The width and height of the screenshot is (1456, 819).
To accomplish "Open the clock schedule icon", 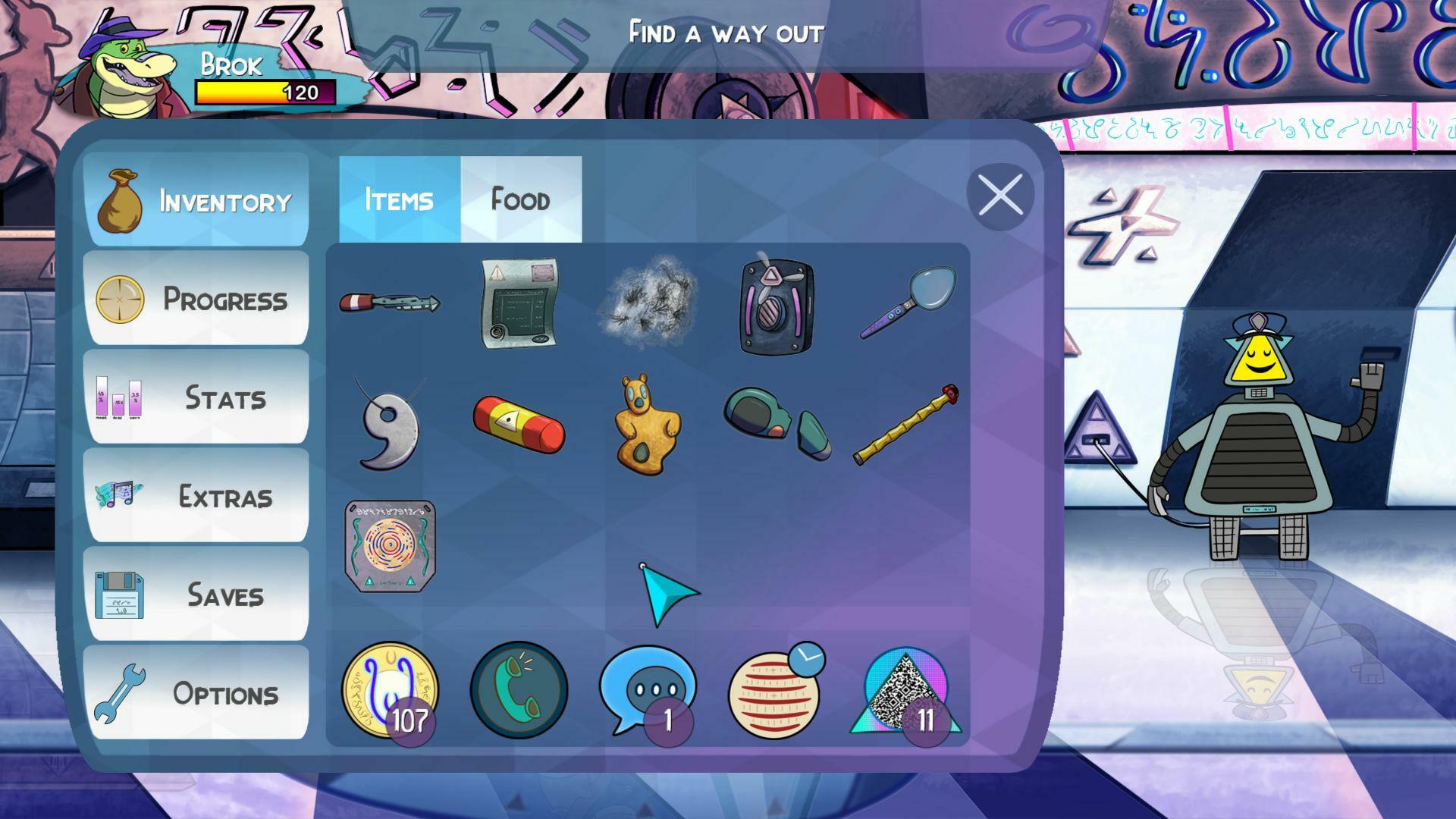I will (775, 689).
